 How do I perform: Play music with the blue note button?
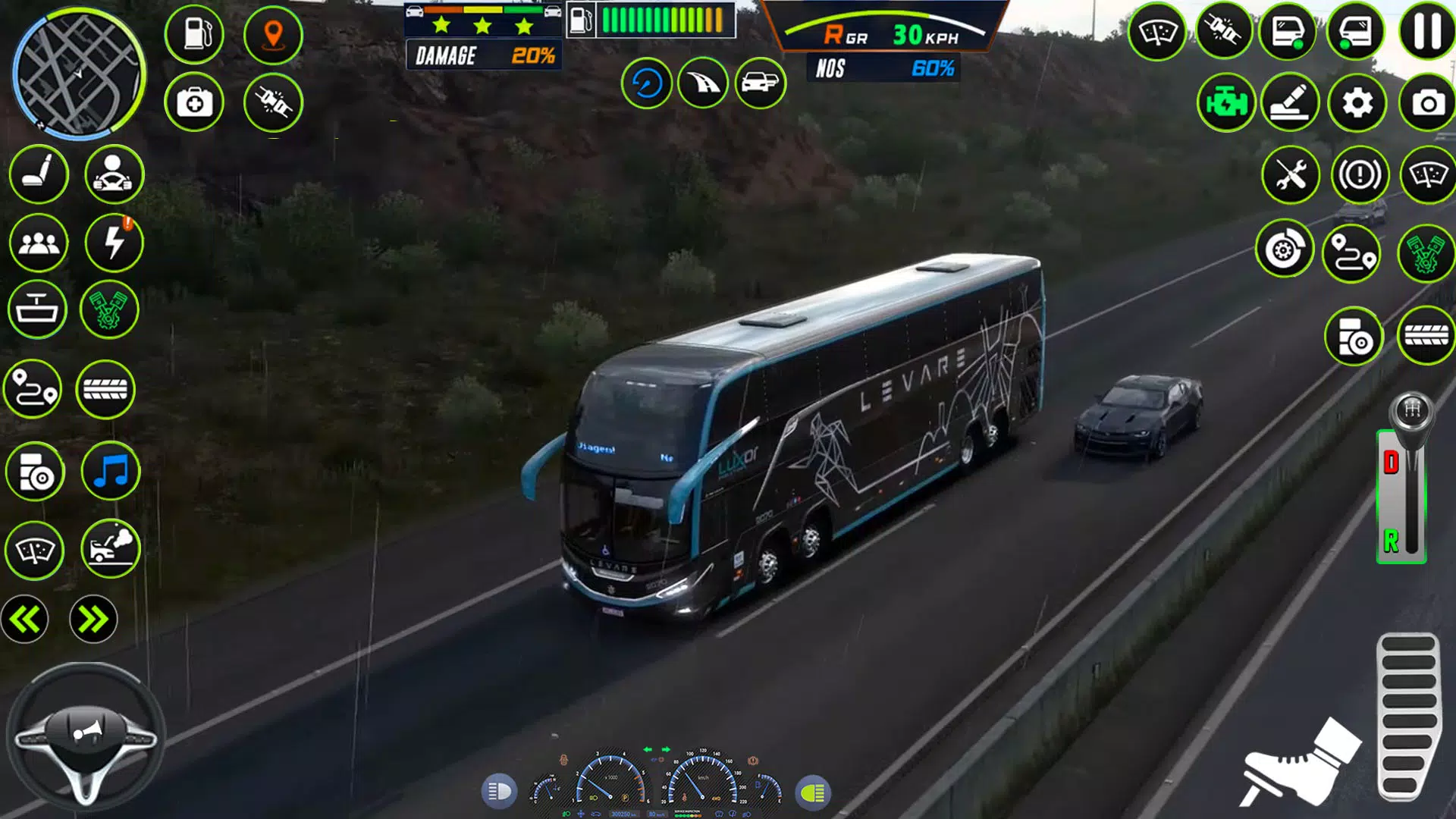111,472
